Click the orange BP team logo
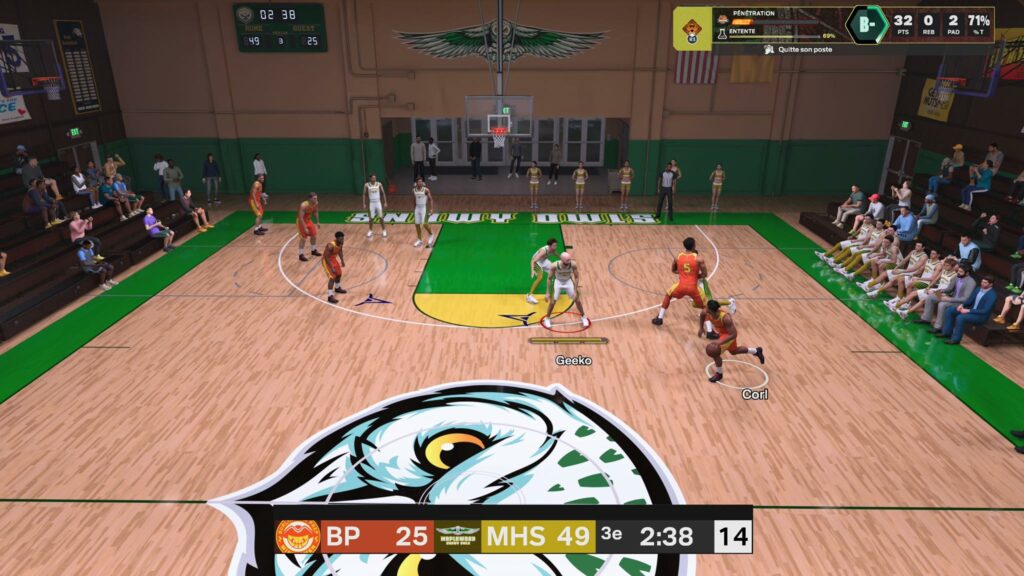Screen dimensions: 1024x576 click(x=297, y=537)
